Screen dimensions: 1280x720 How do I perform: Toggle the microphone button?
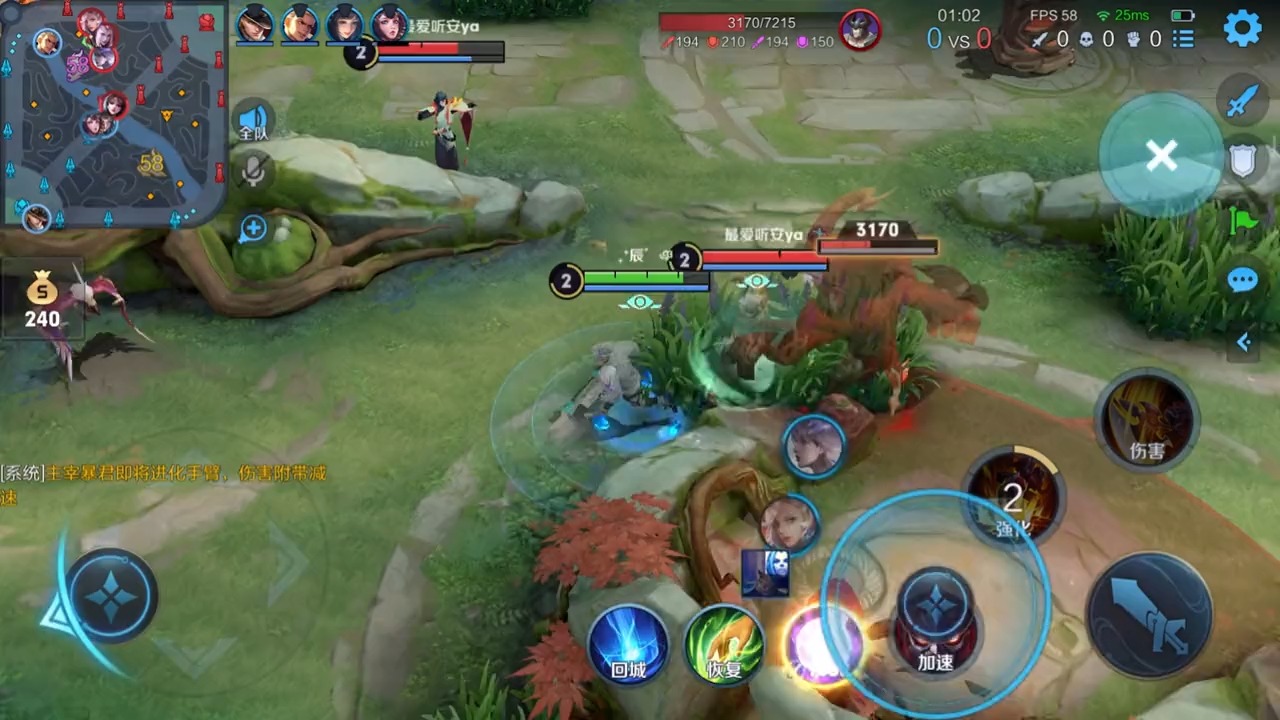point(254,172)
